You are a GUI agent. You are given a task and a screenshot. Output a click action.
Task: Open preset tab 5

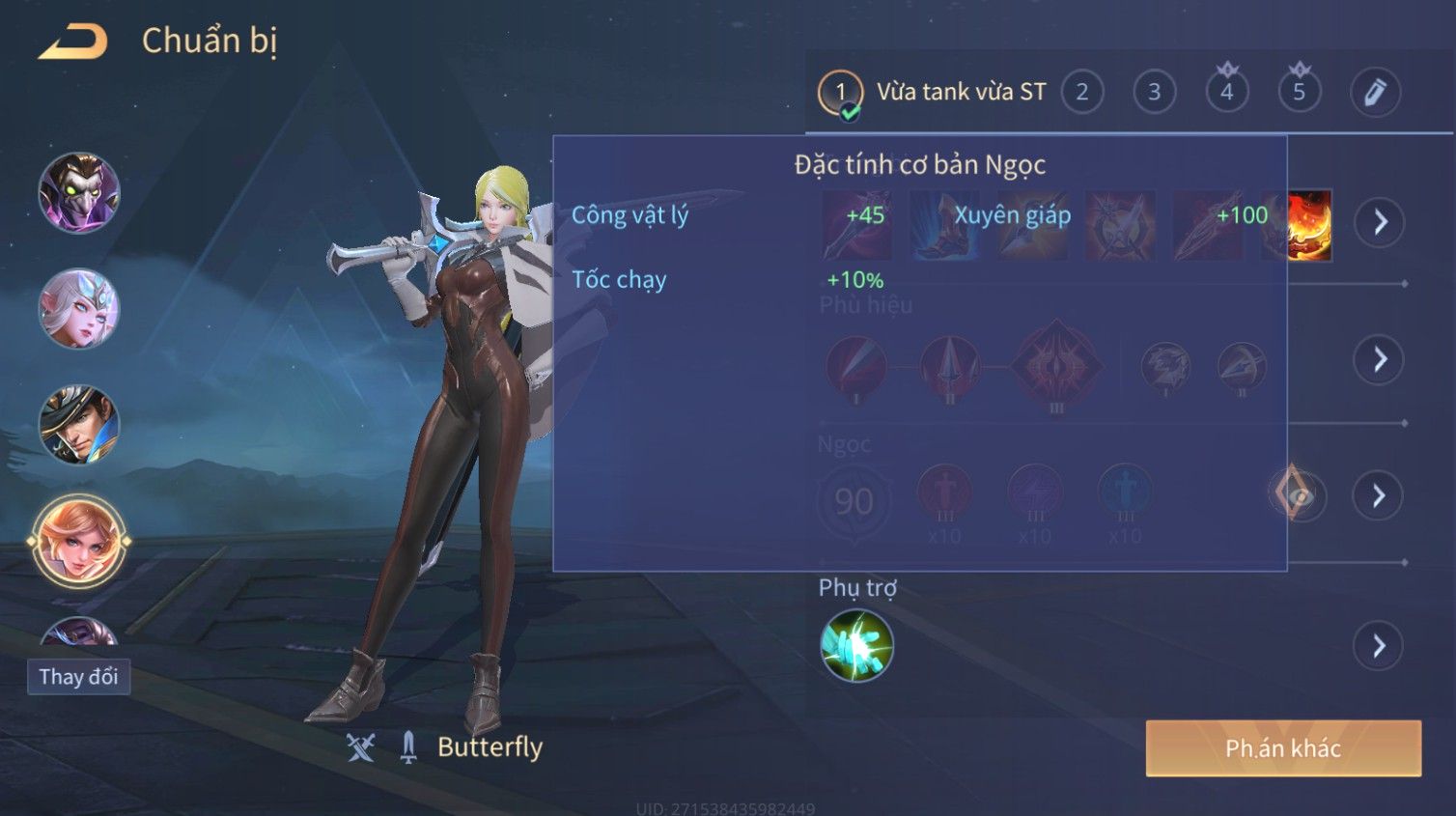[1299, 93]
